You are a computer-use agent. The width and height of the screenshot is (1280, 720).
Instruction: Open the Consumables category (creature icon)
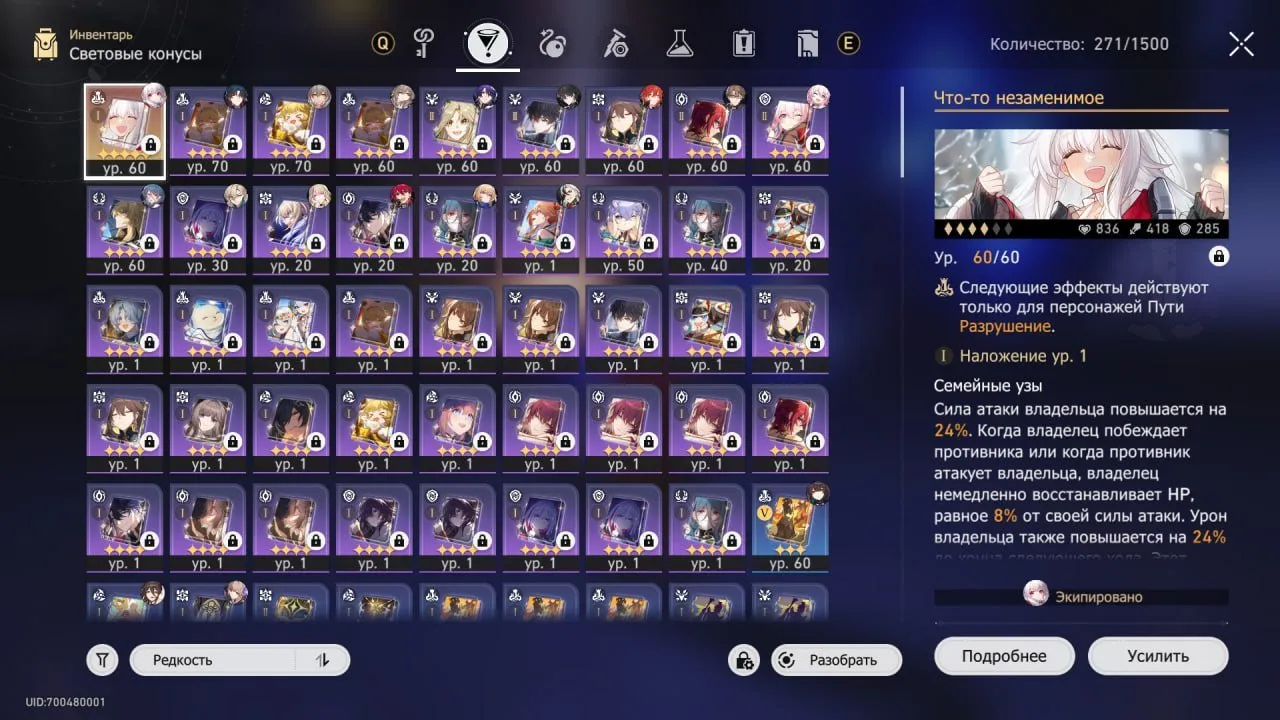[553, 44]
